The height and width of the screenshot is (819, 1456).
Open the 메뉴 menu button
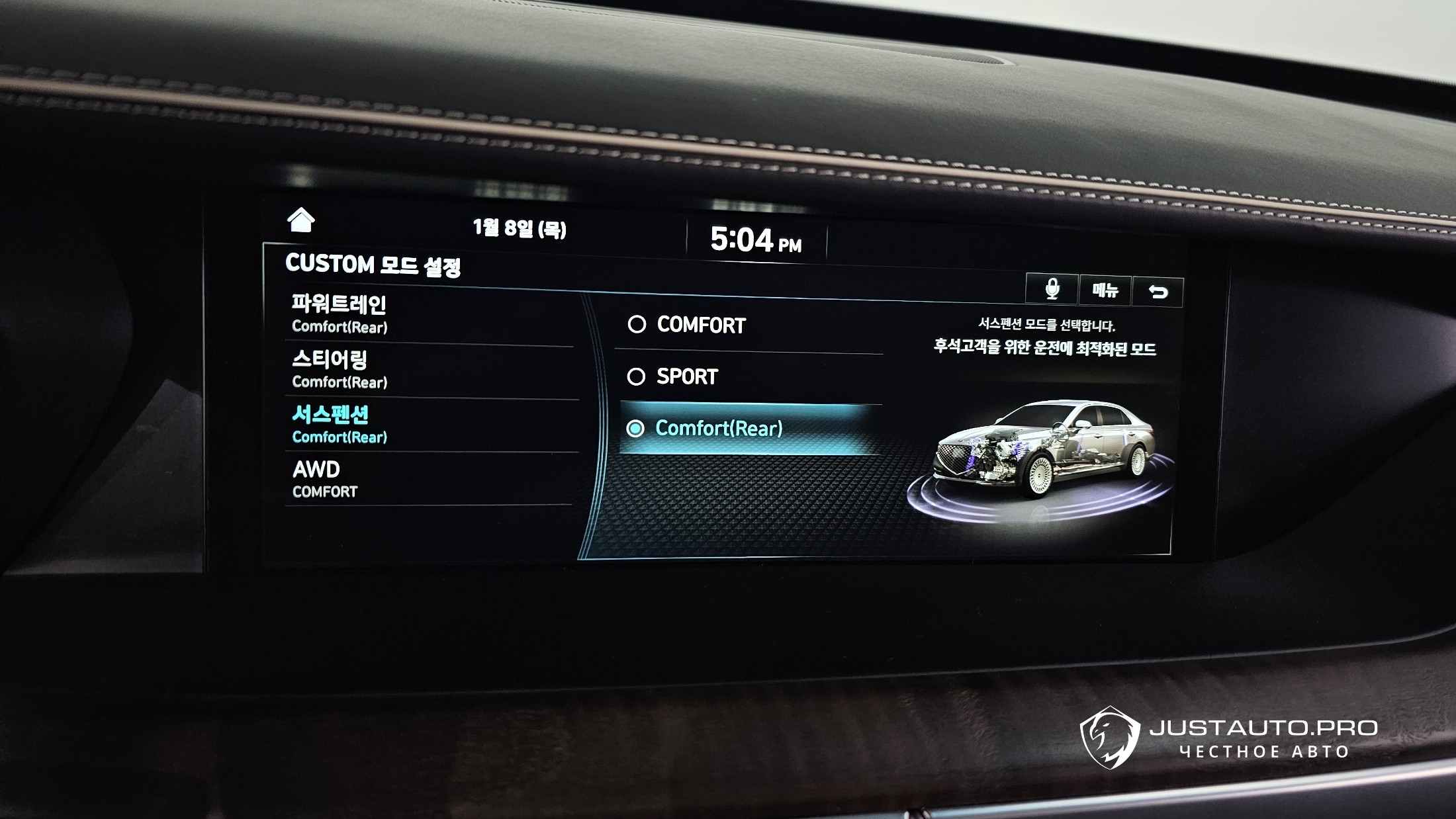coord(1105,290)
